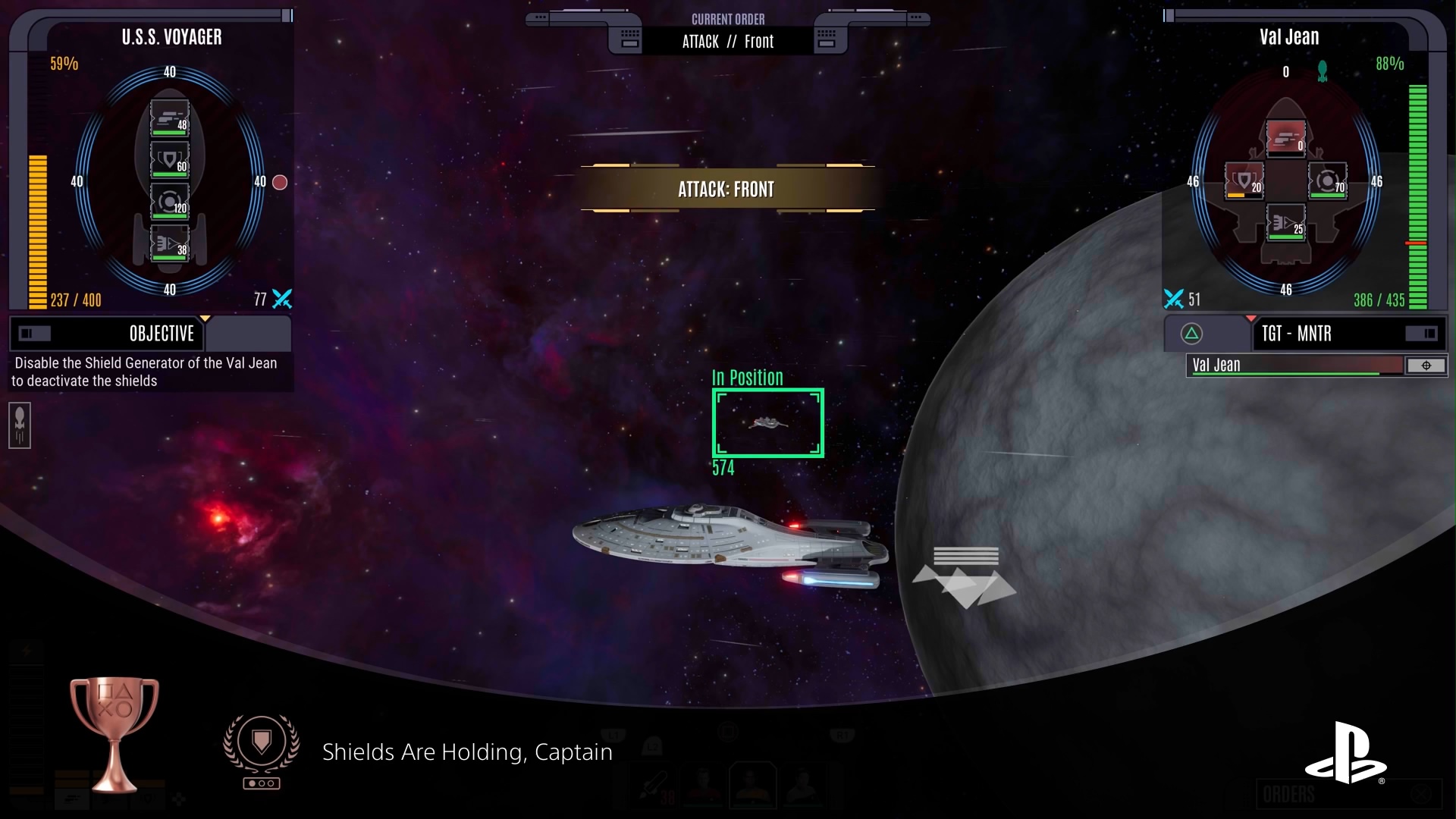The image size is (1456, 819).
Task: Target the Val Jean's shield generator subsystem
Action: (1244, 181)
